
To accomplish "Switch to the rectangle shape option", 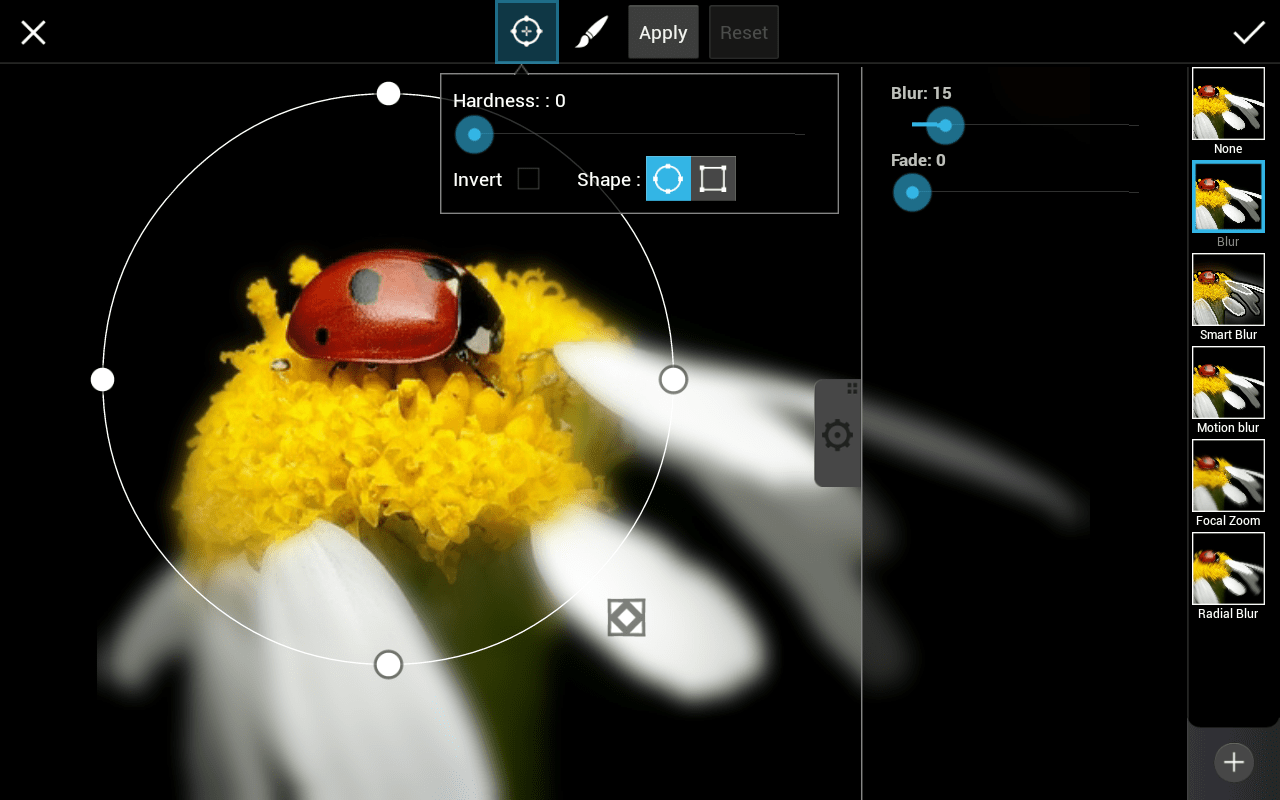I will 713,178.
